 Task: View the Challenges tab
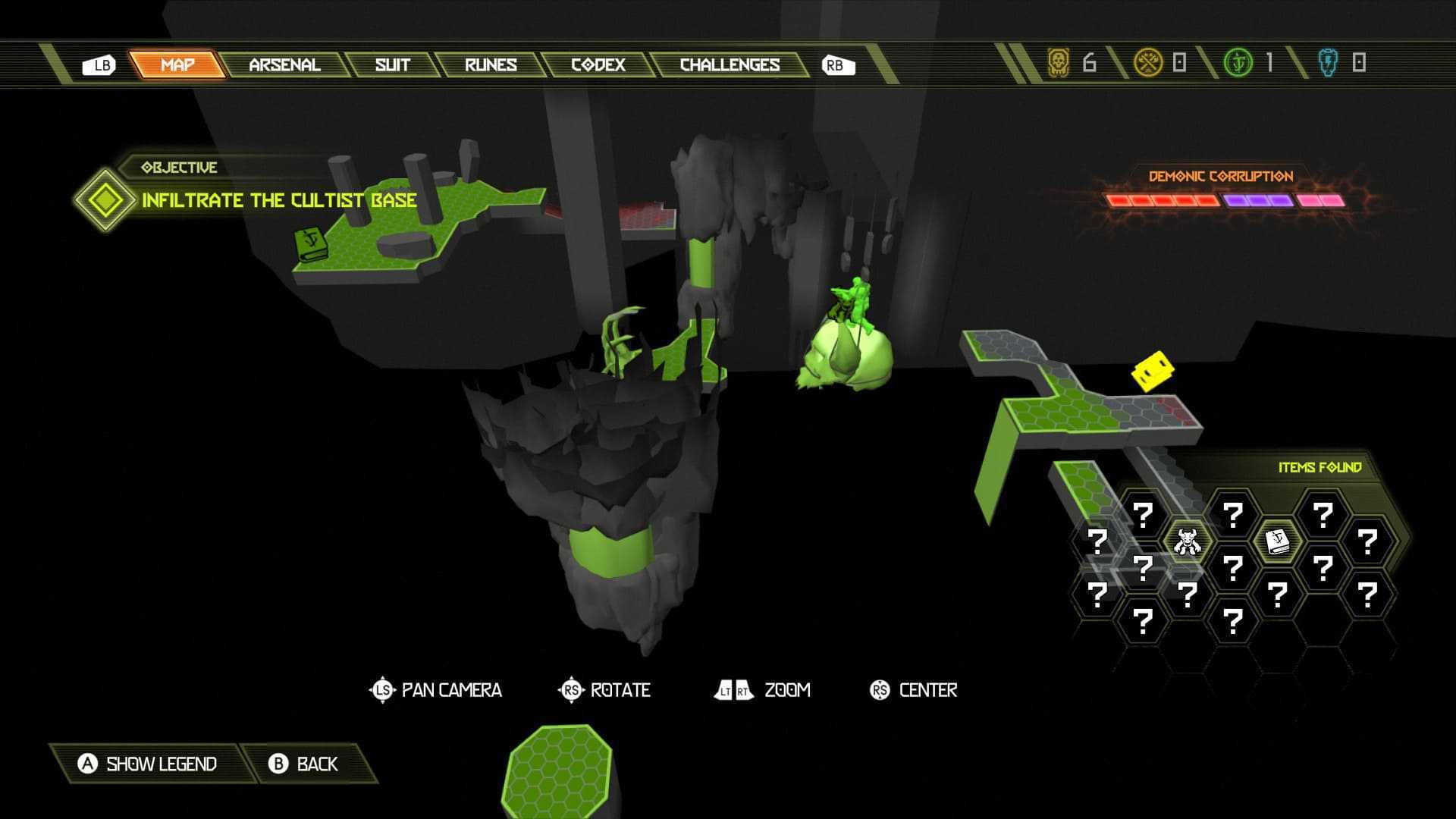[730, 65]
